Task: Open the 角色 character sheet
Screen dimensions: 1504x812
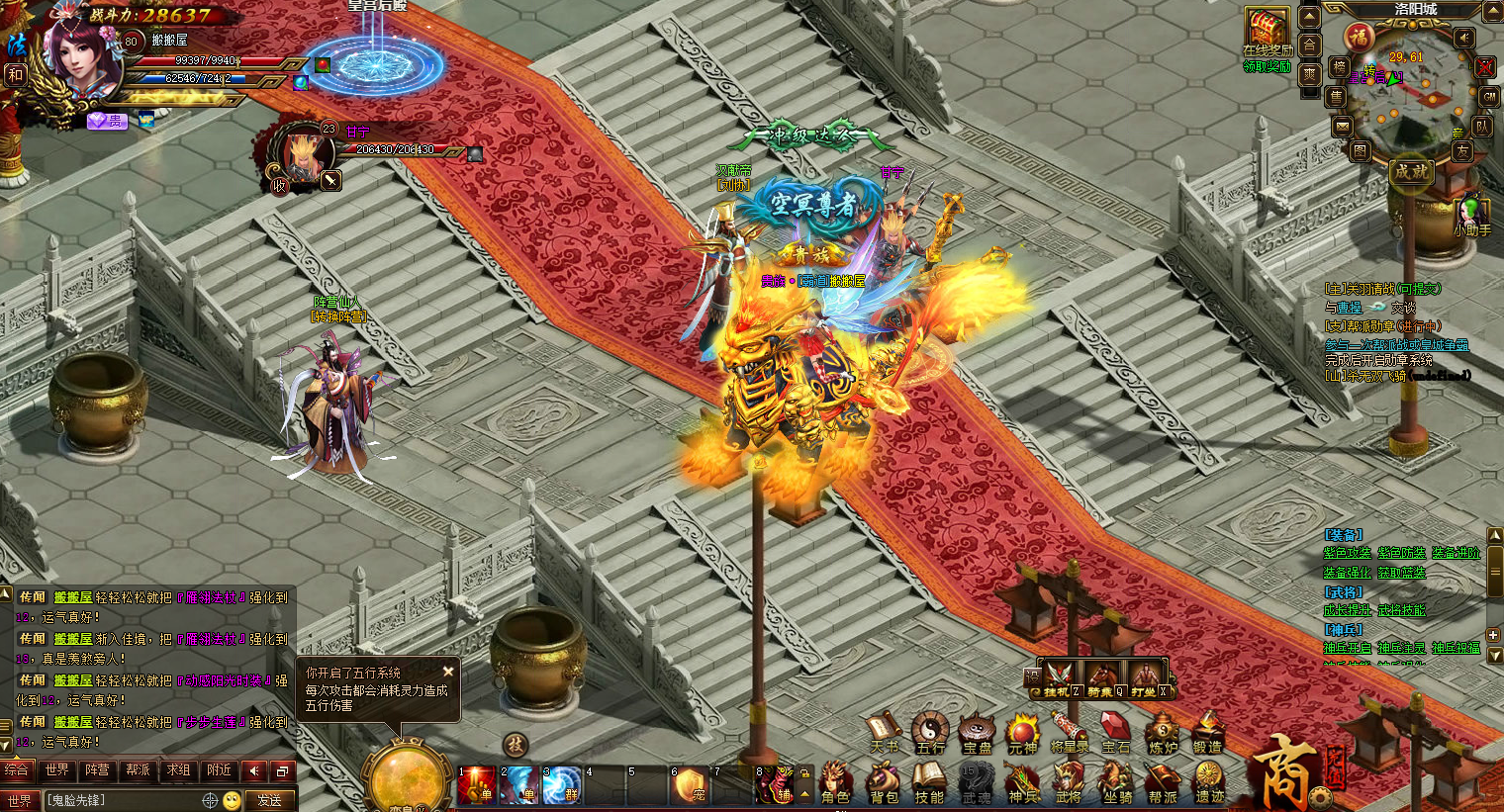Action: click(835, 781)
